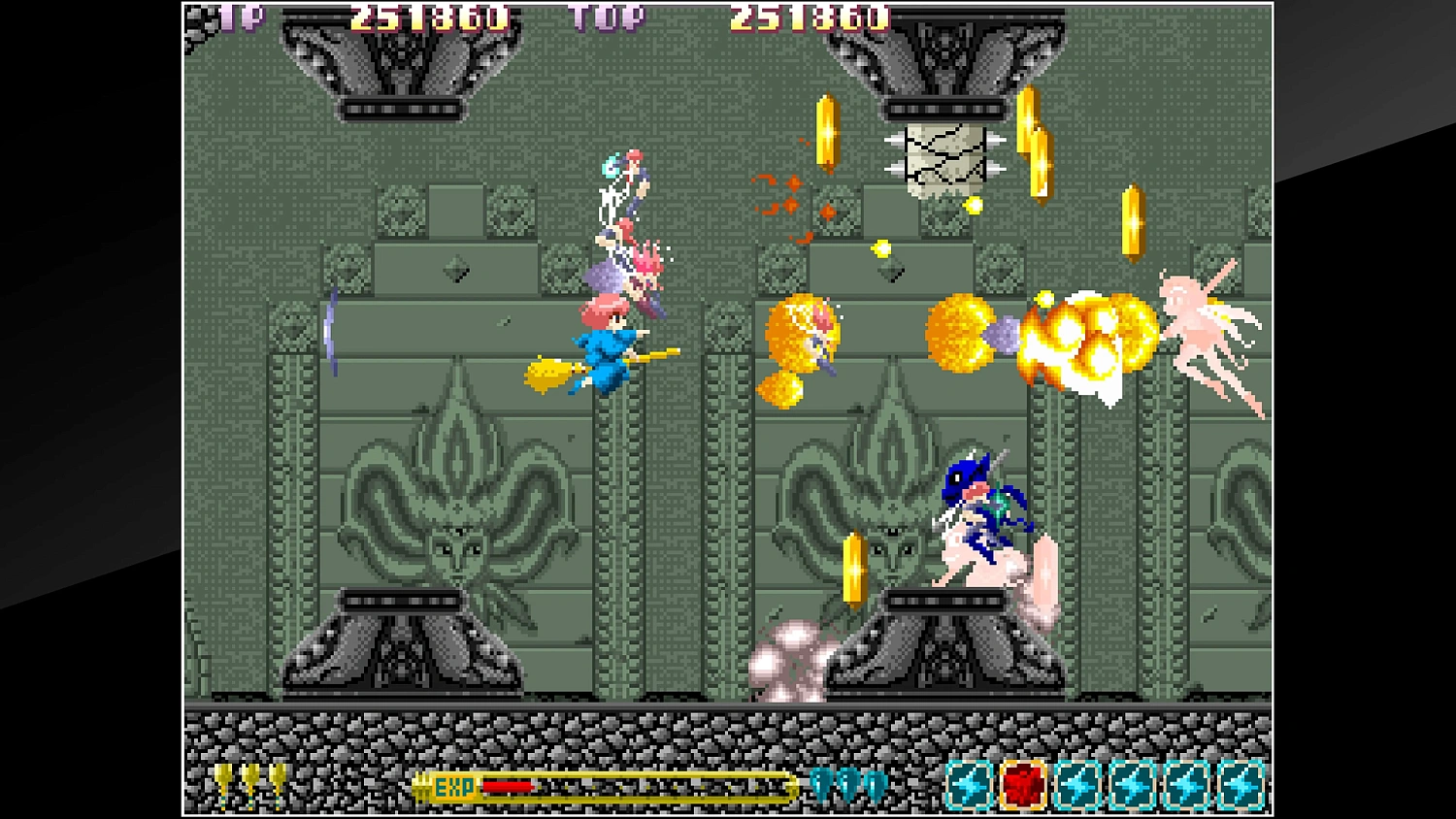Select the highlighted red gem power slot
Screen dimensions: 1456x819
(x=1022, y=784)
